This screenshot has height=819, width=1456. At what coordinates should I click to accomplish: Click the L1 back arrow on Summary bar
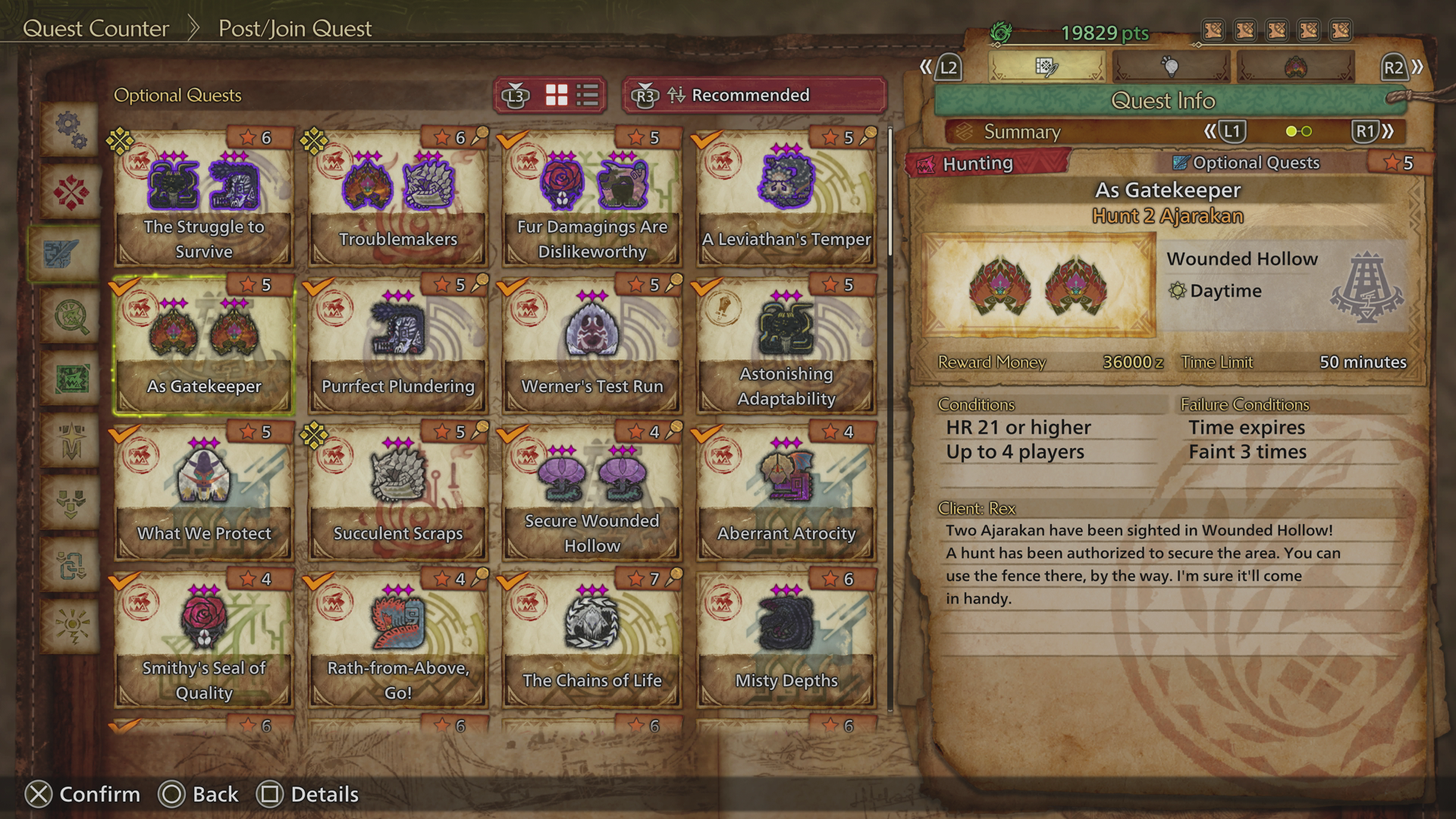click(1232, 131)
